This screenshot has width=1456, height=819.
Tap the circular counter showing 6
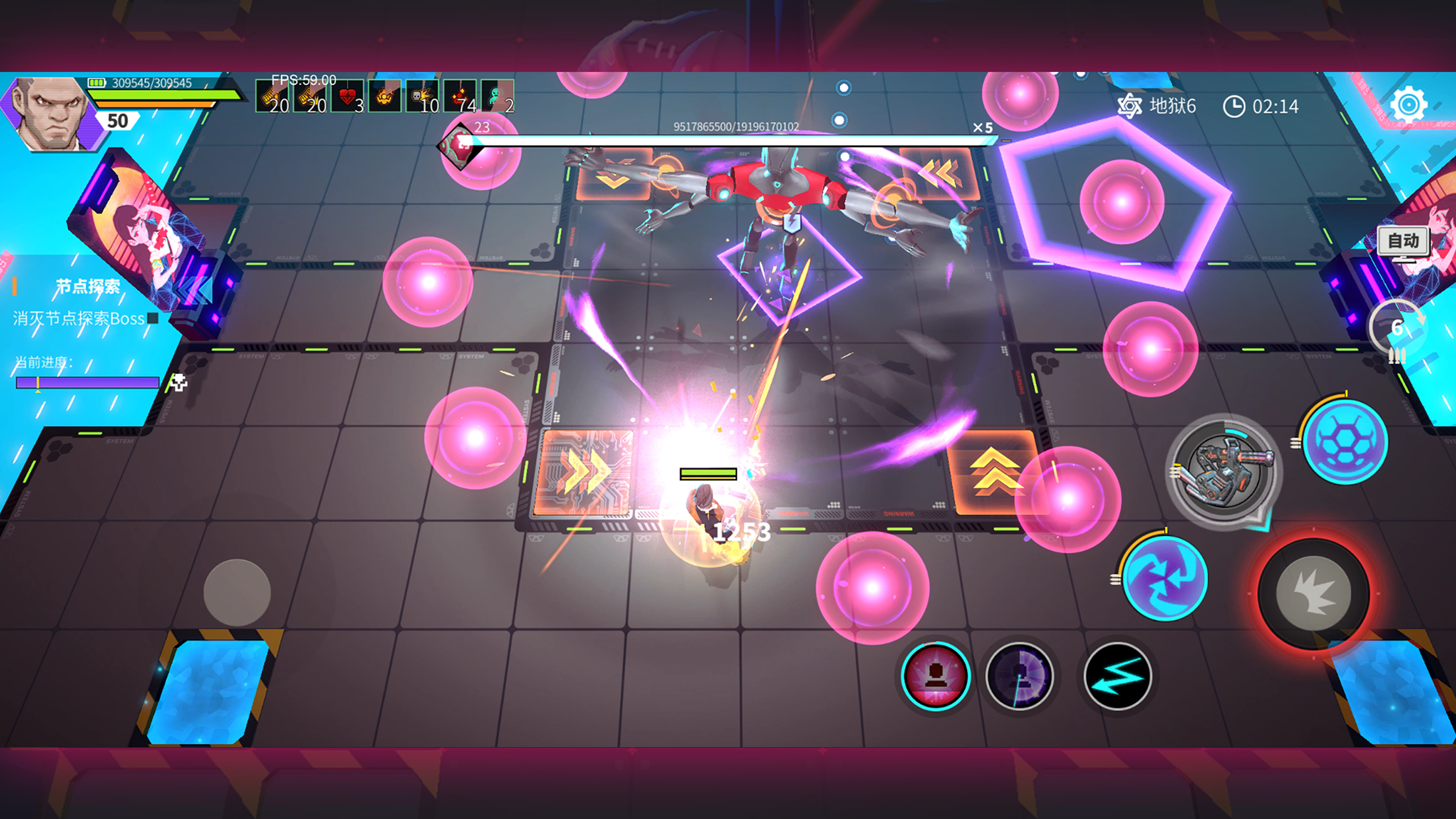click(x=1397, y=328)
